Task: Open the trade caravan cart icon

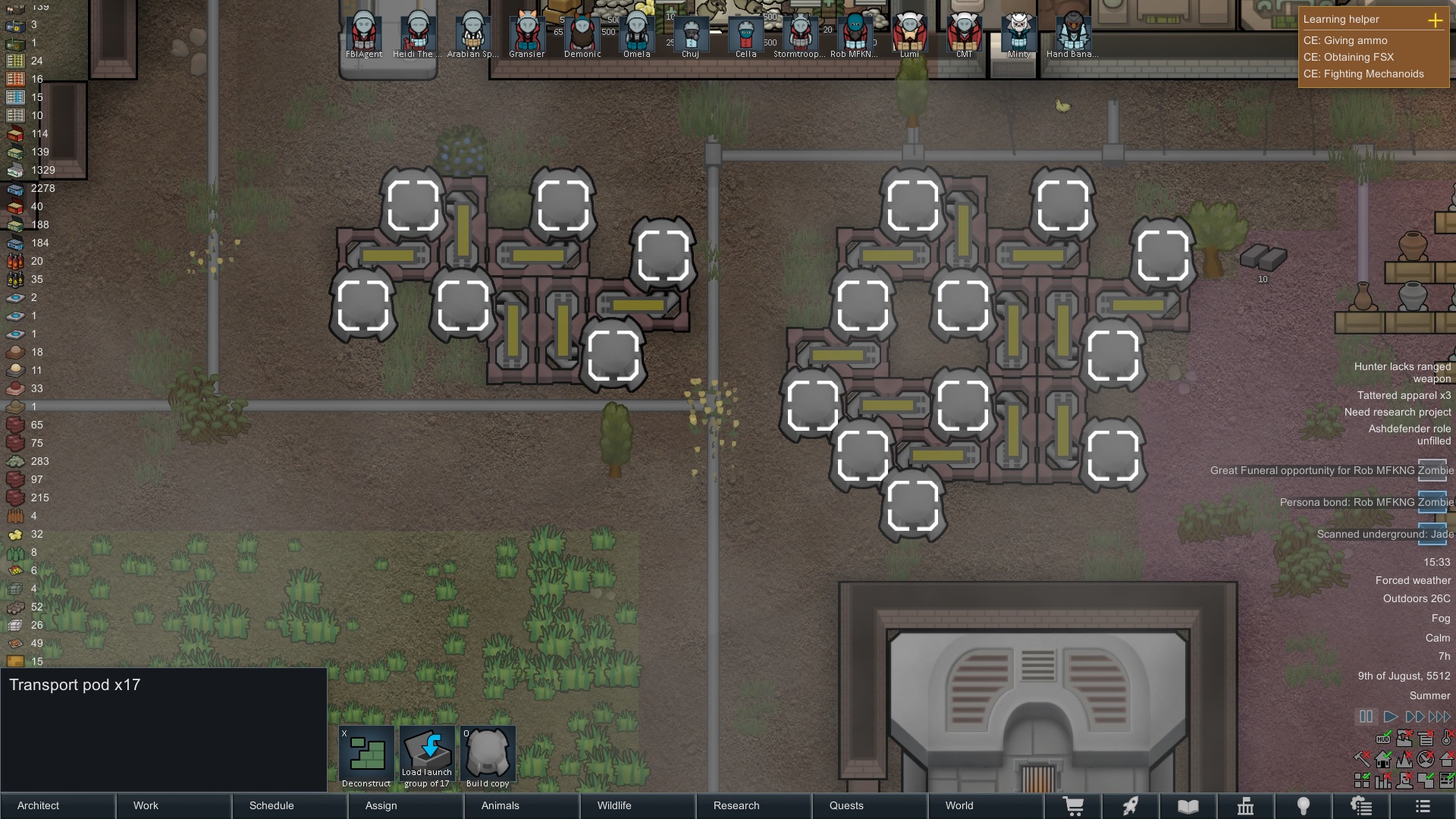Action: tap(1072, 805)
